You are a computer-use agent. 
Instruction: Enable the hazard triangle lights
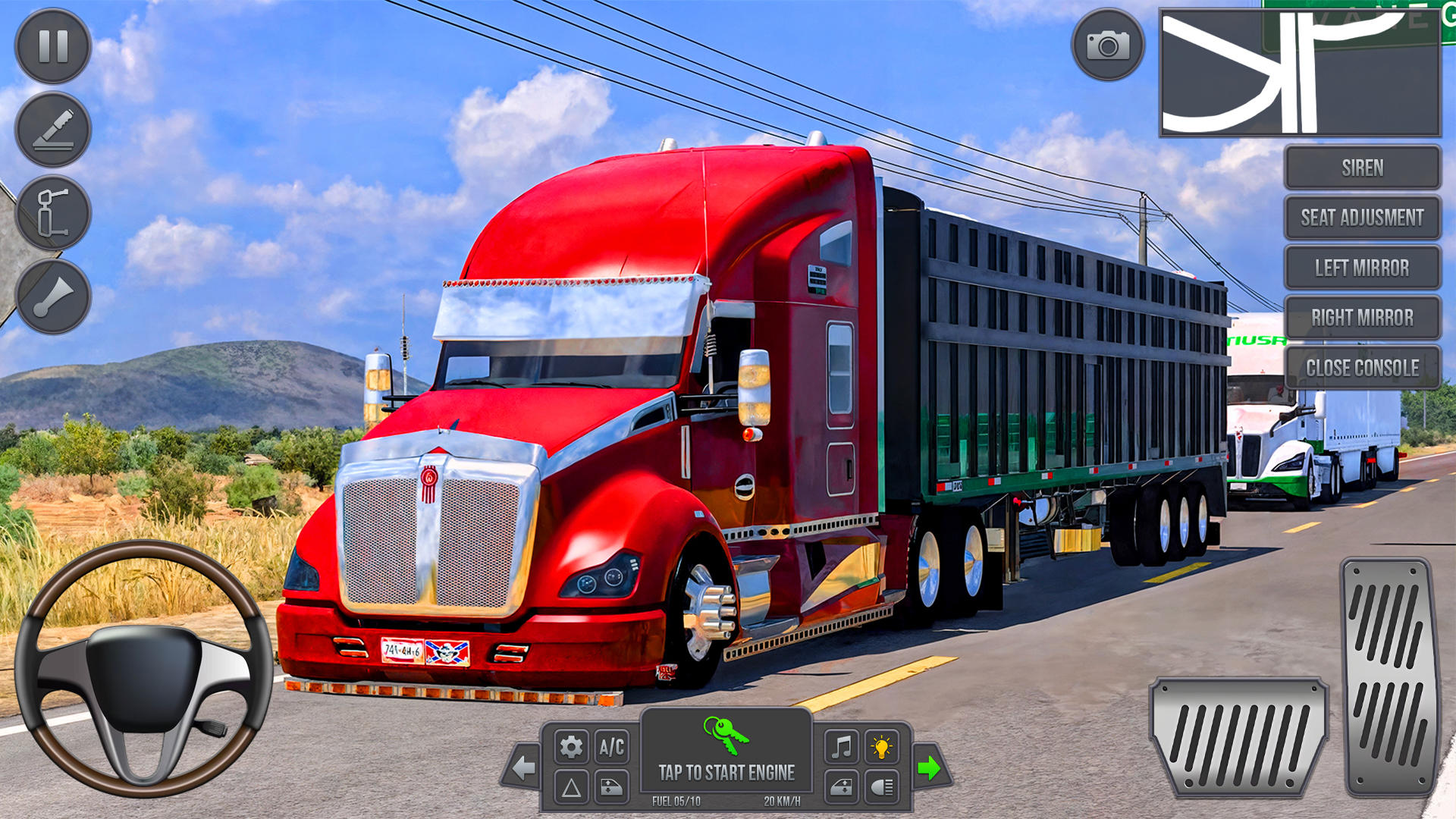571,789
